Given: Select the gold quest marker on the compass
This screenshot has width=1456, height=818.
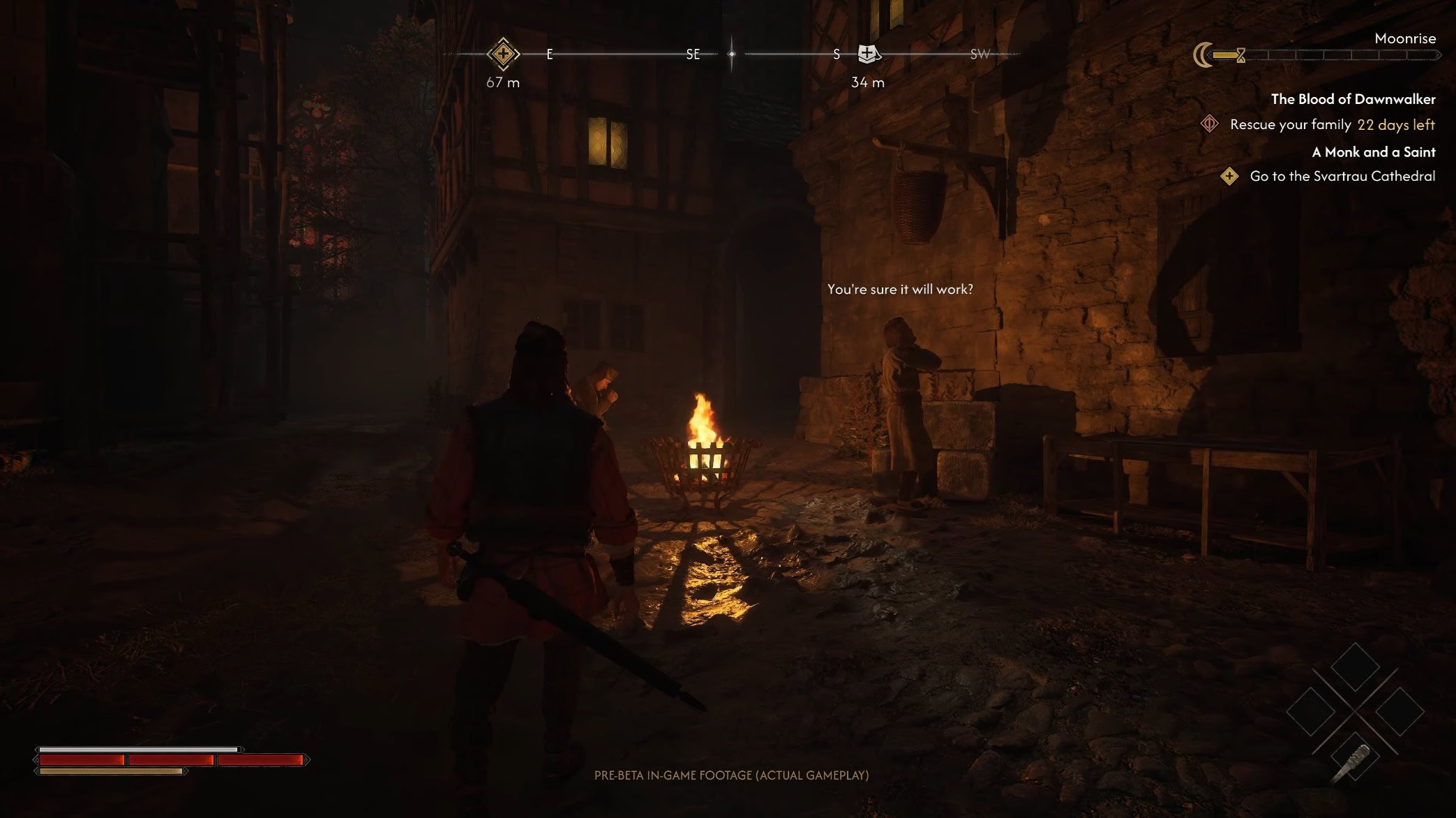Looking at the screenshot, I should 503,54.
